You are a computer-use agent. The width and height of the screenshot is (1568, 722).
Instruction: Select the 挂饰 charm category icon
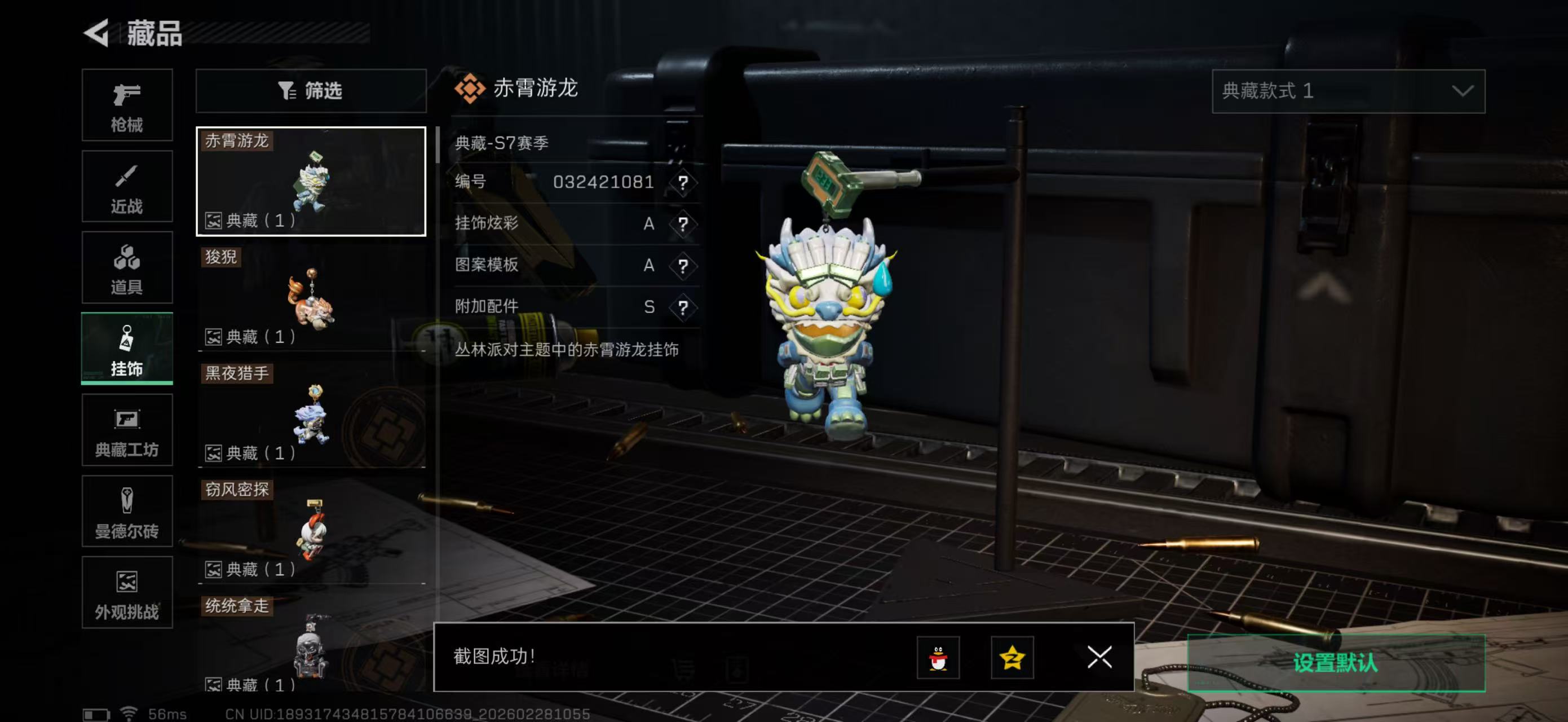click(127, 348)
